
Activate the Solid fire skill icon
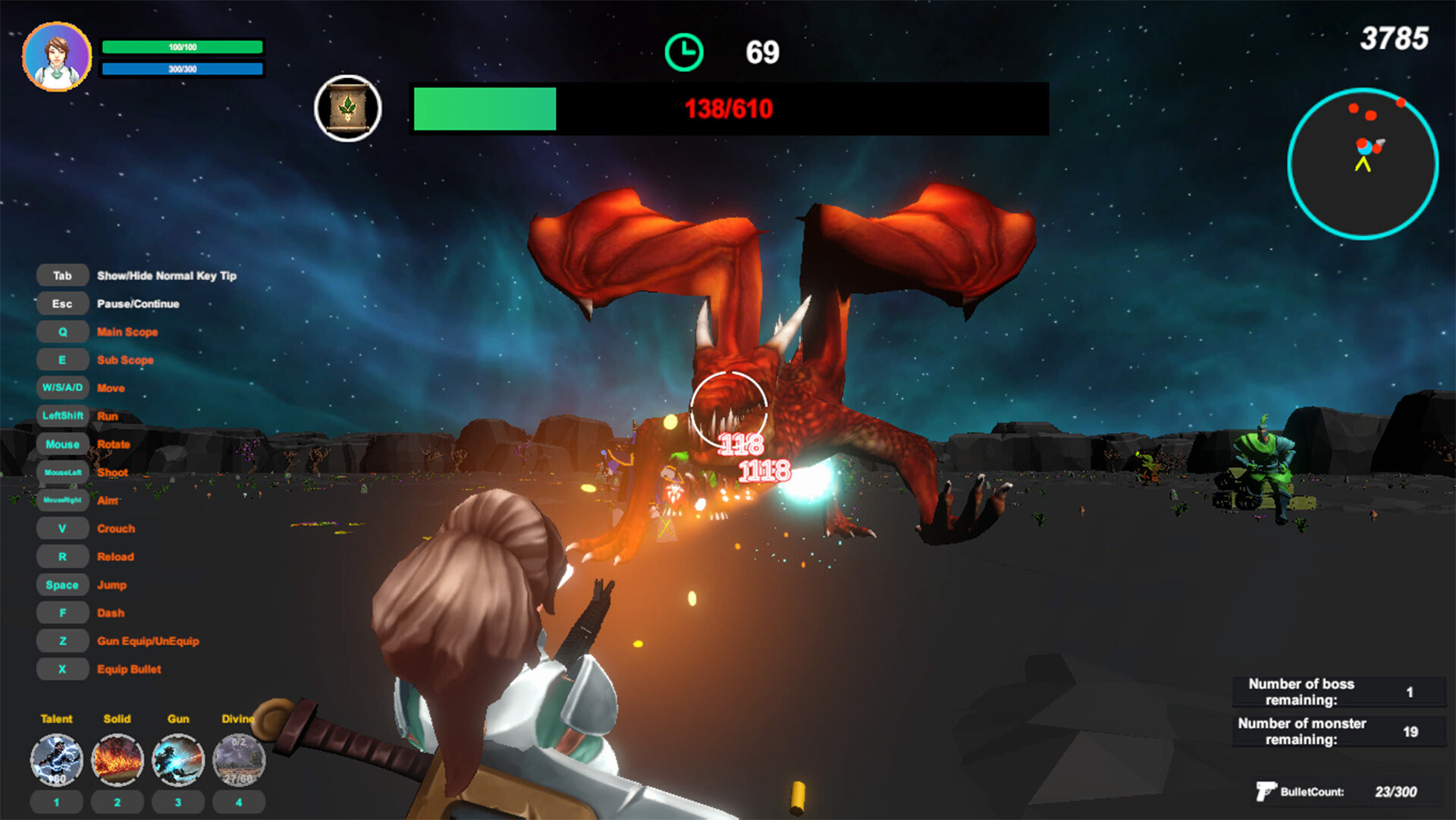(117, 759)
